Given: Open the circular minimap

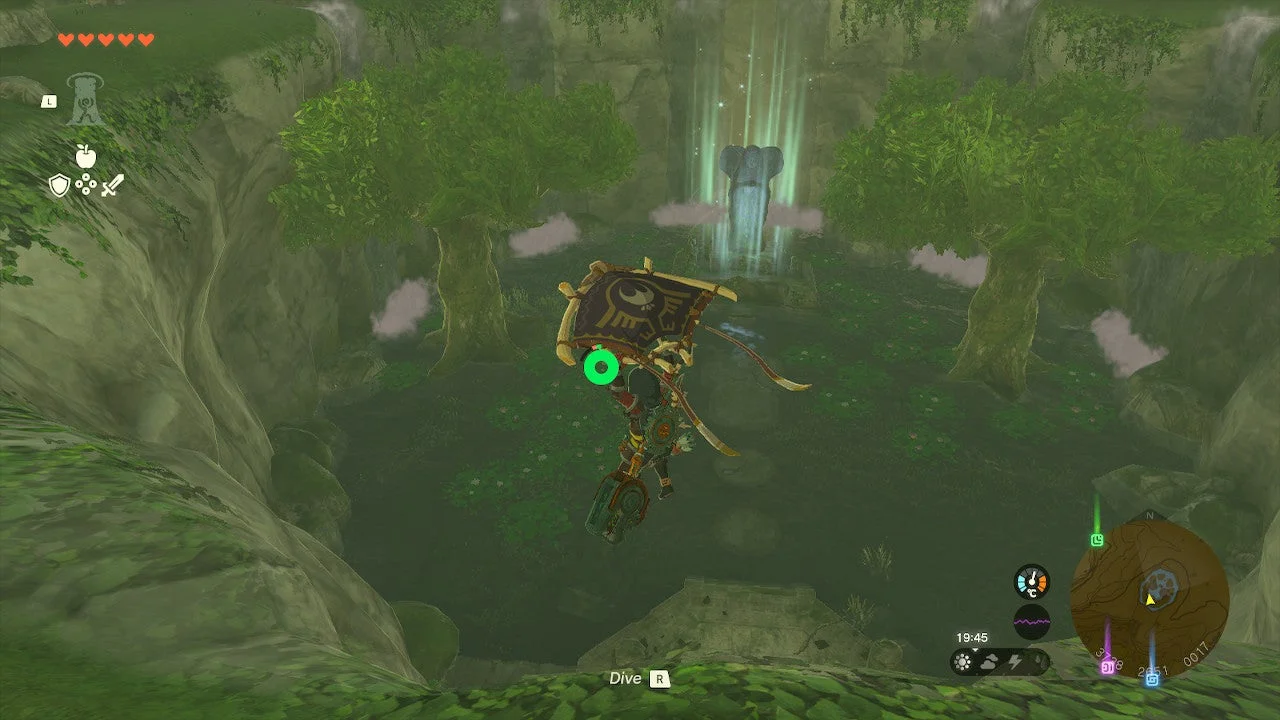Looking at the screenshot, I should pos(1149,597).
